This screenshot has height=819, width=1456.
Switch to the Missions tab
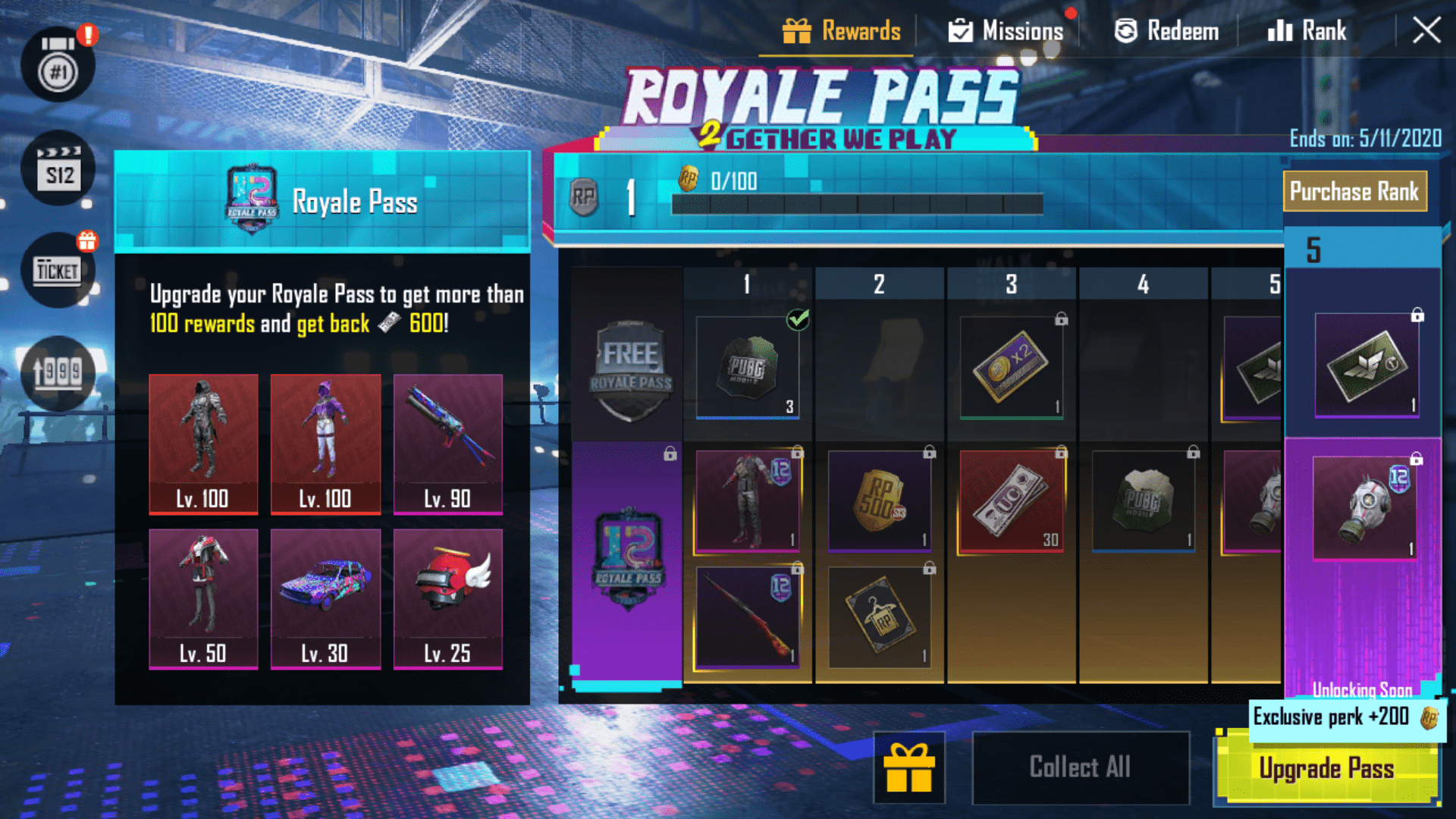1006,30
